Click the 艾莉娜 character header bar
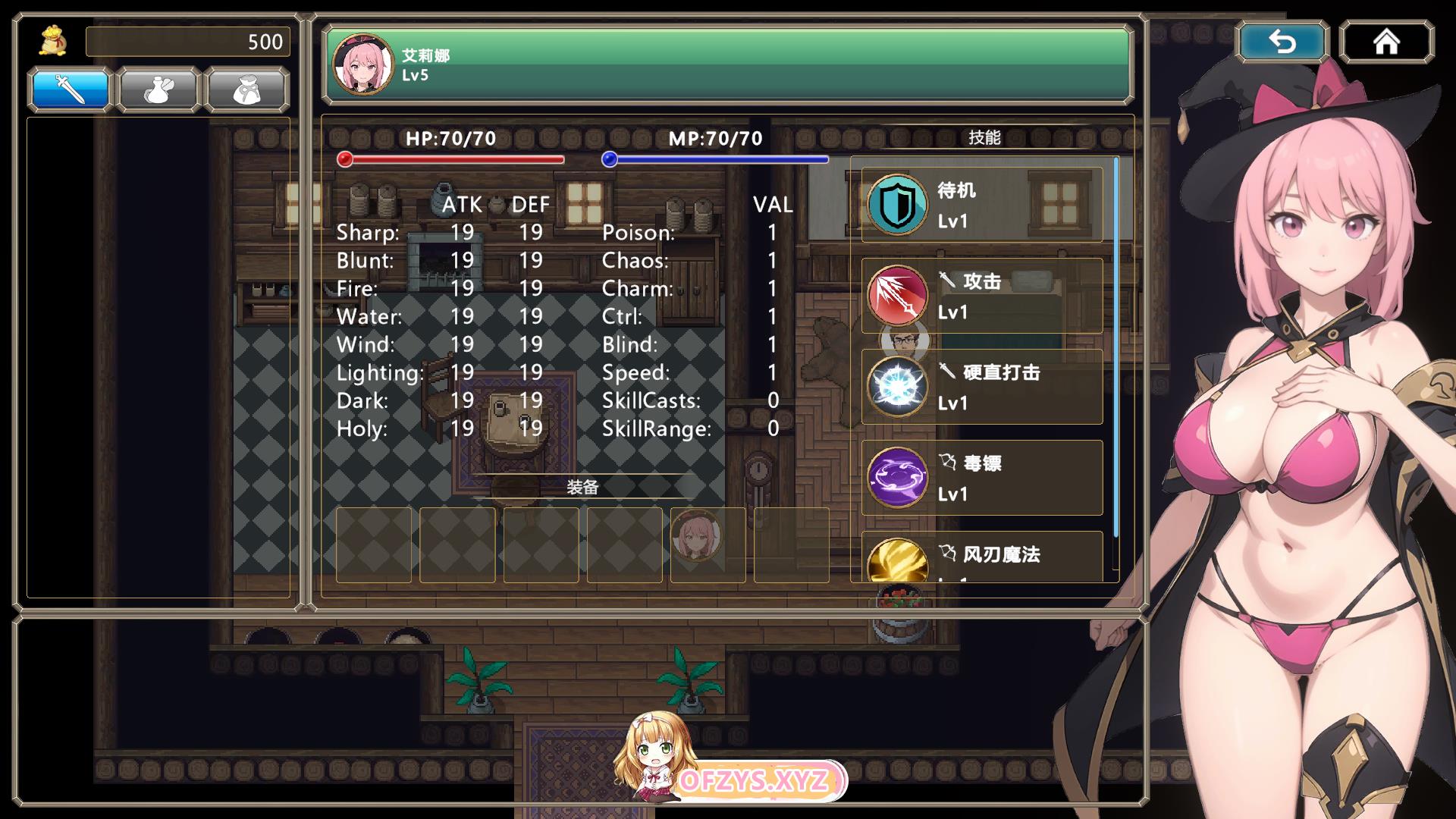The width and height of the screenshot is (1456, 819). pyautogui.click(x=728, y=64)
